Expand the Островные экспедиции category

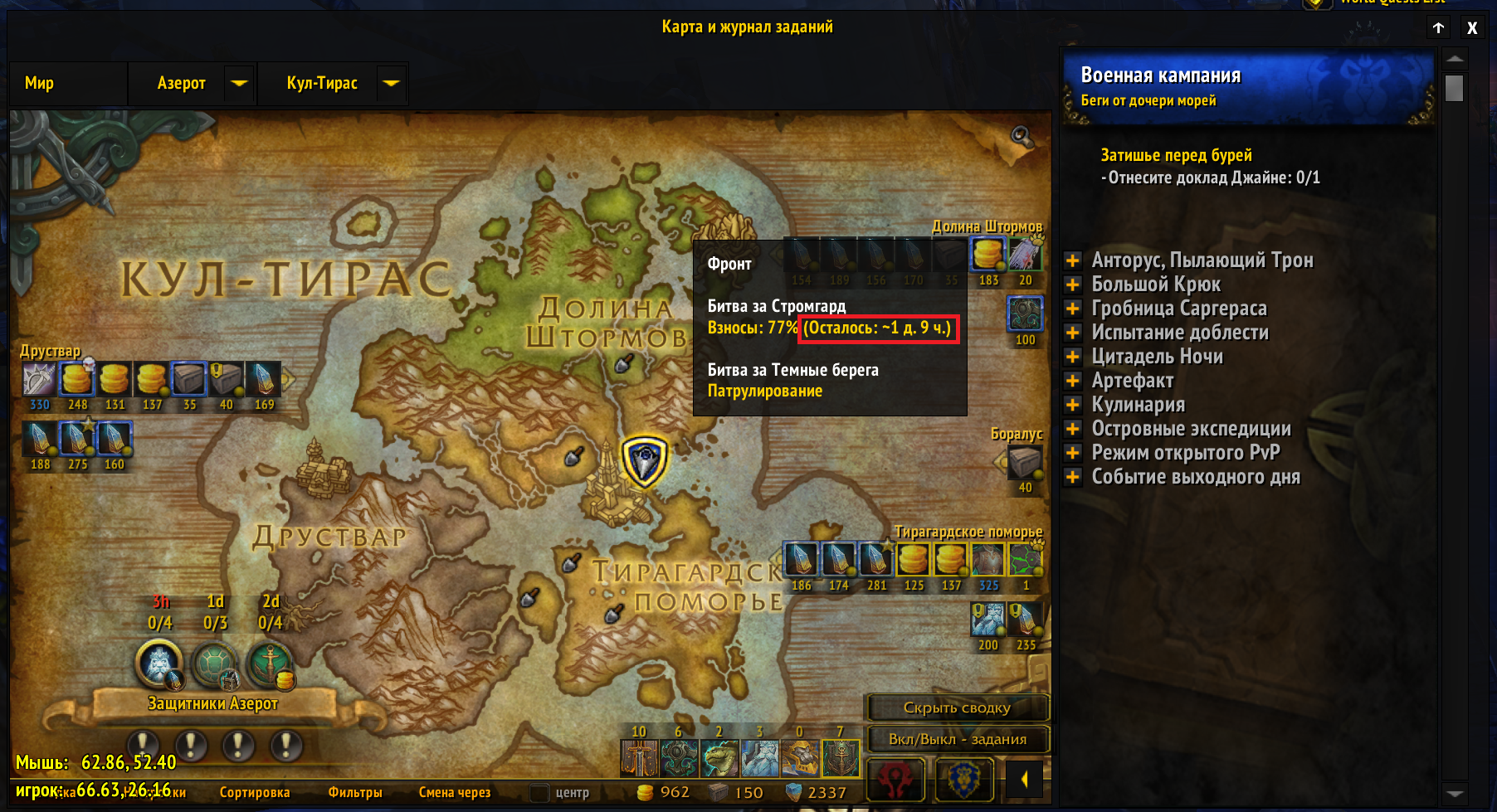pyautogui.click(x=1073, y=429)
